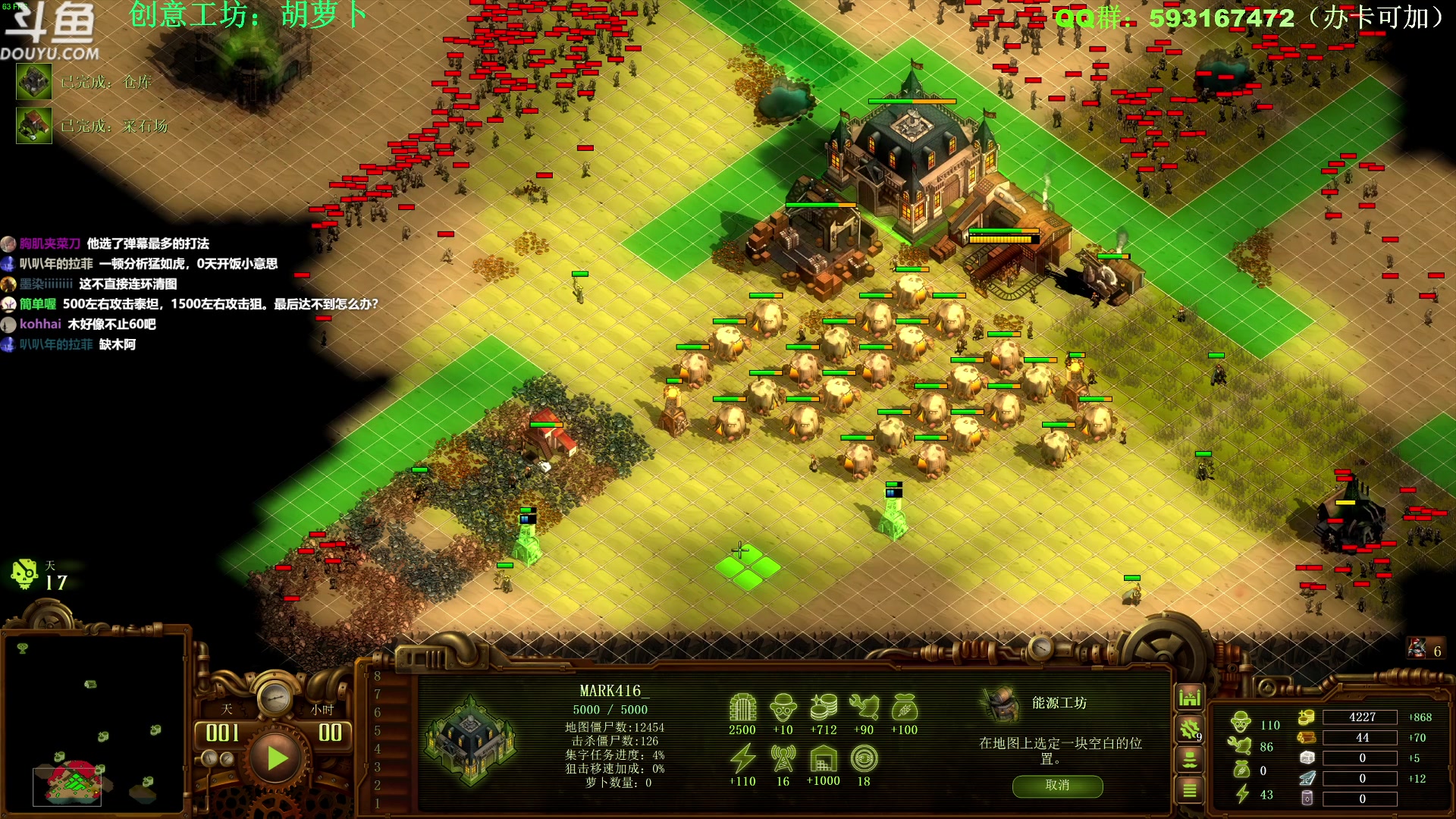
Task: Open the stacked-lines game menu button
Action: point(1189,791)
